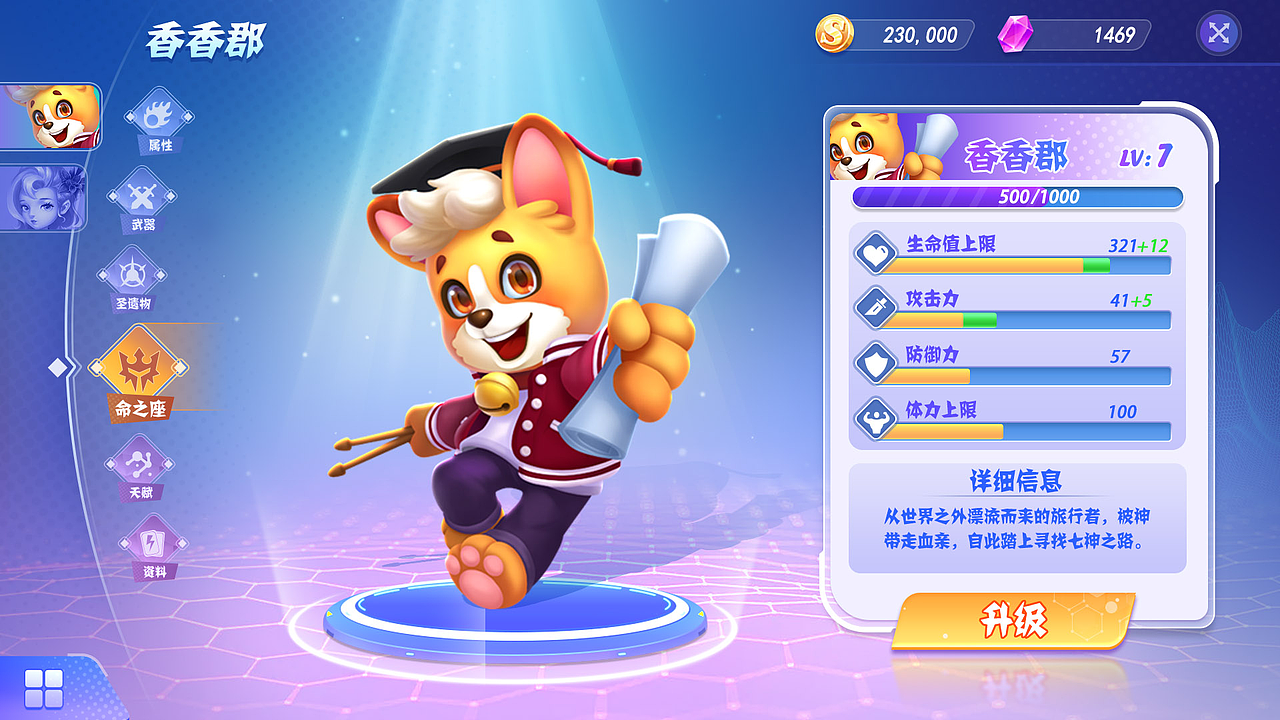Switch to the blue-haired character portrait
1280x720 pixels.
pos(44,199)
